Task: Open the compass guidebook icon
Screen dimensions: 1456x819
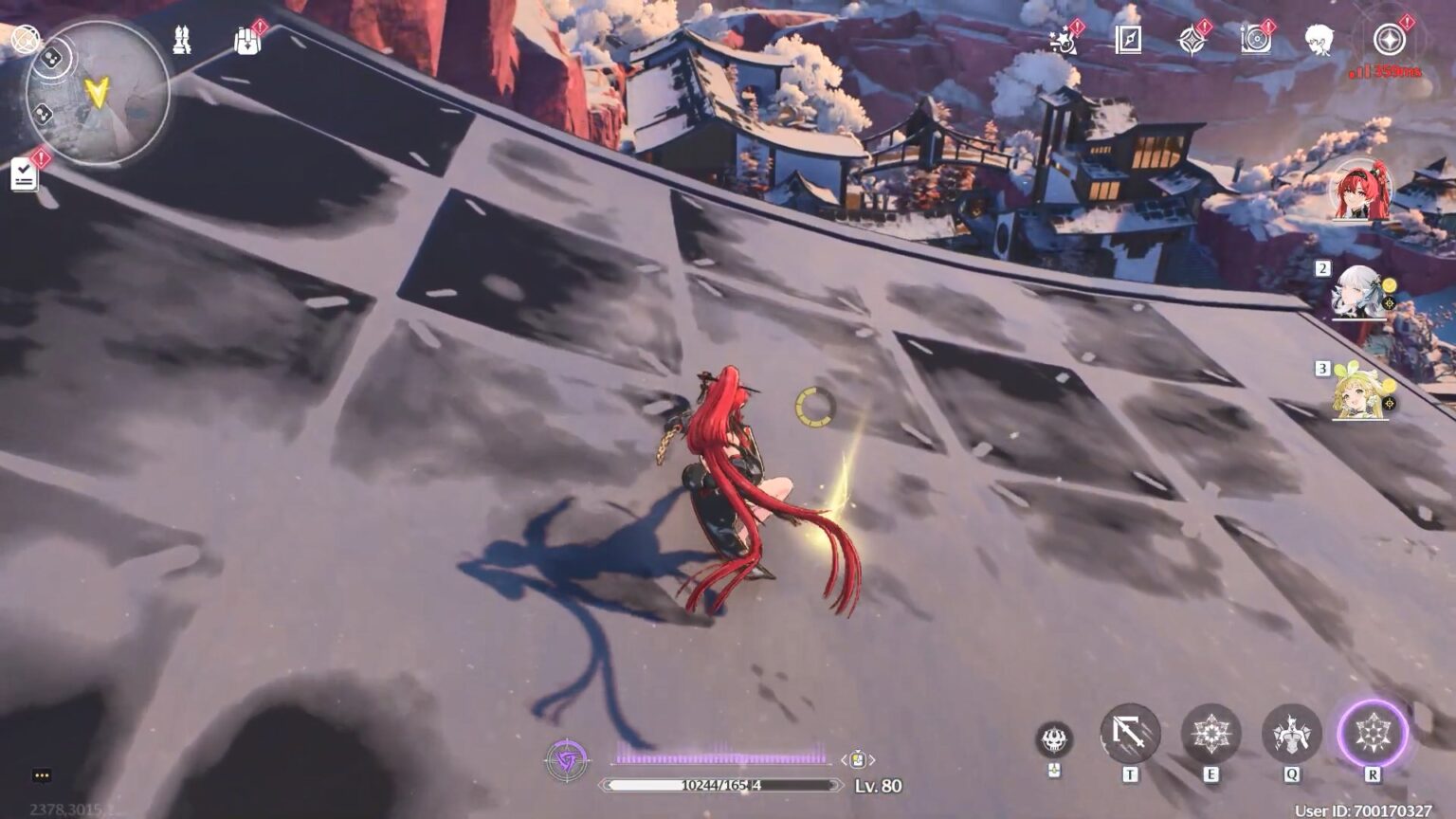Action: click(1128, 40)
